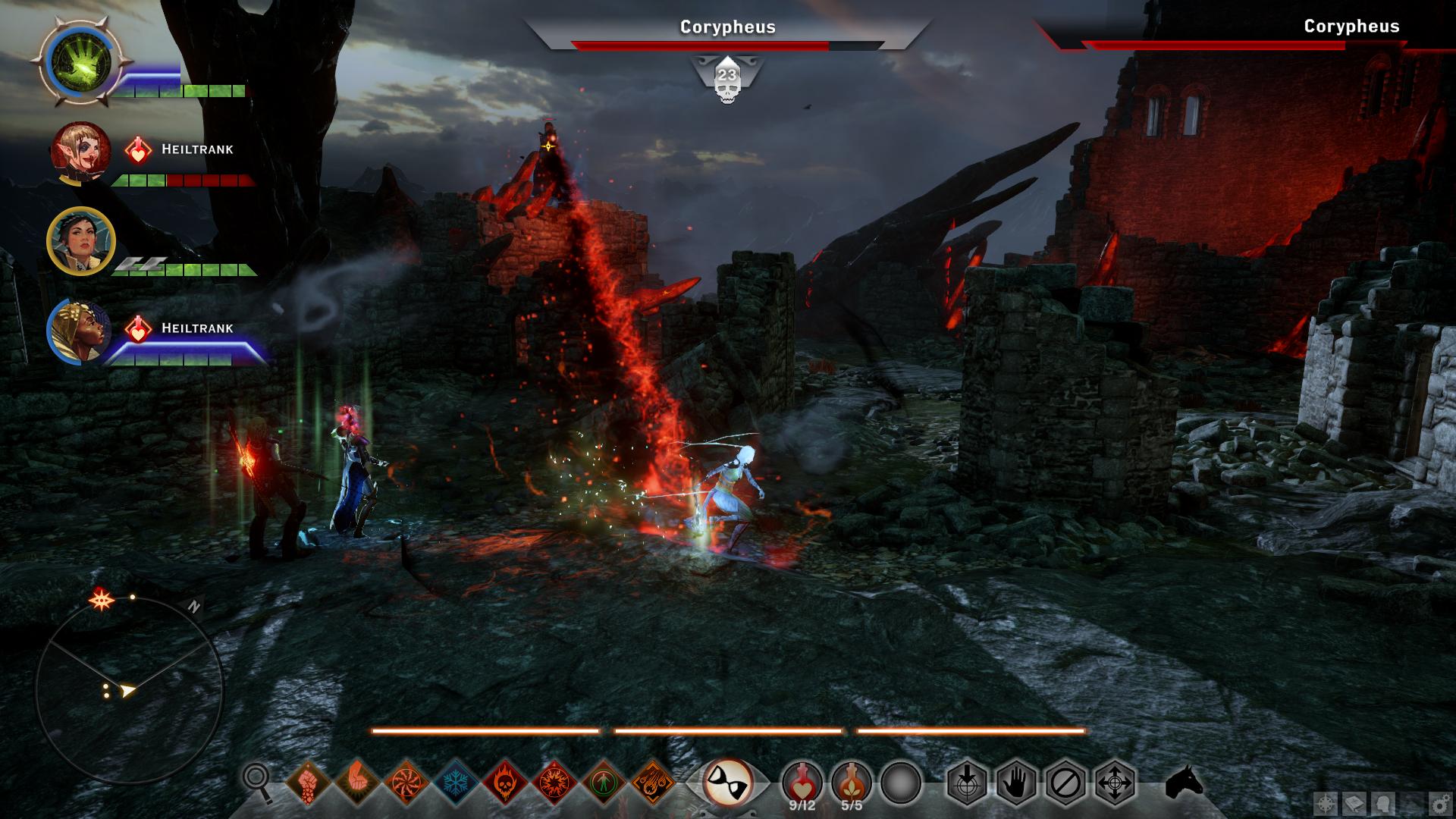This screenshot has height=819, width=1456.
Task: Drink the red heart healing potion
Action: [x=802, y=781]
